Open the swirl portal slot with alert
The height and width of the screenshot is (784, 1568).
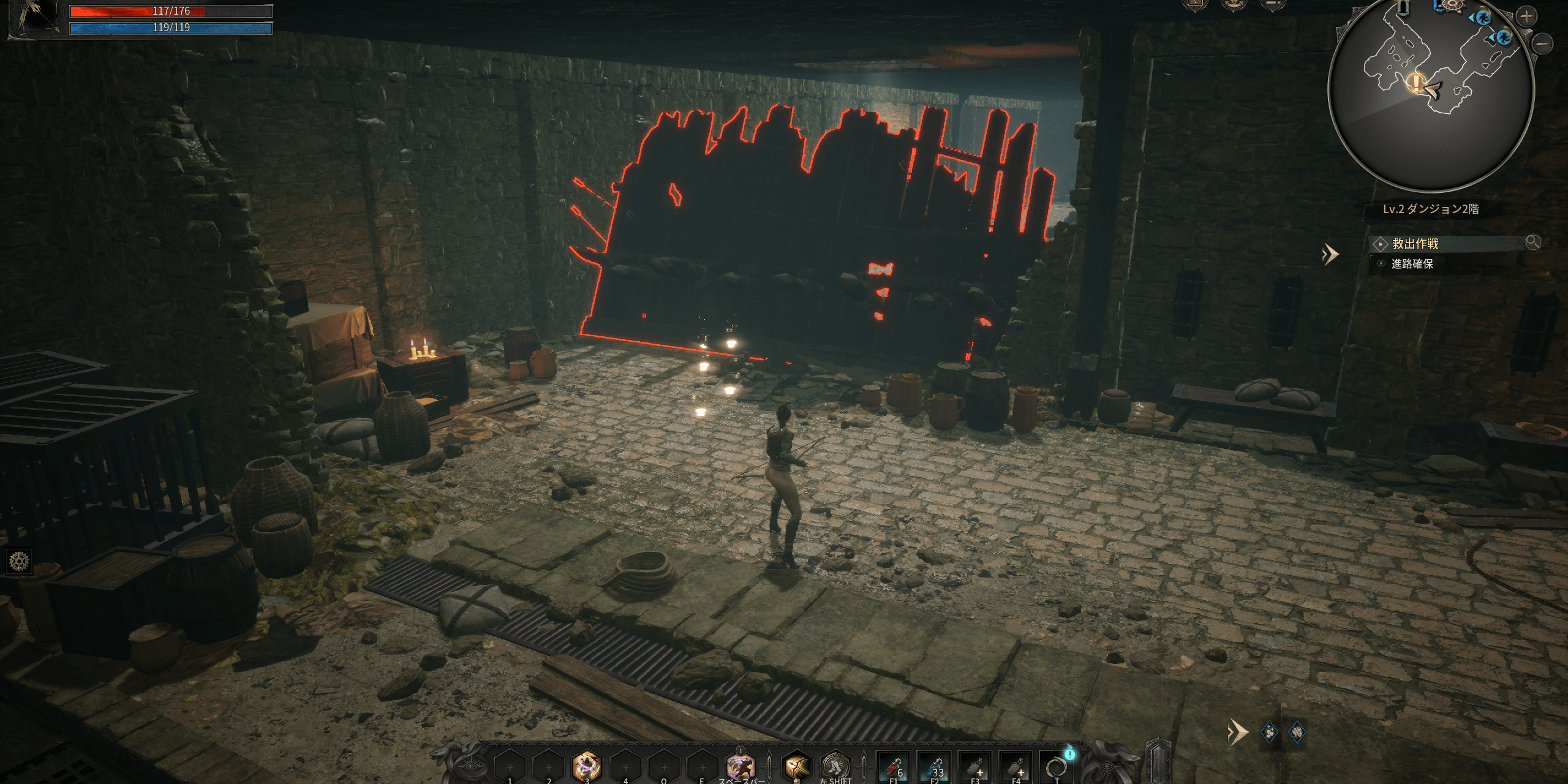tap(1056, 766)
